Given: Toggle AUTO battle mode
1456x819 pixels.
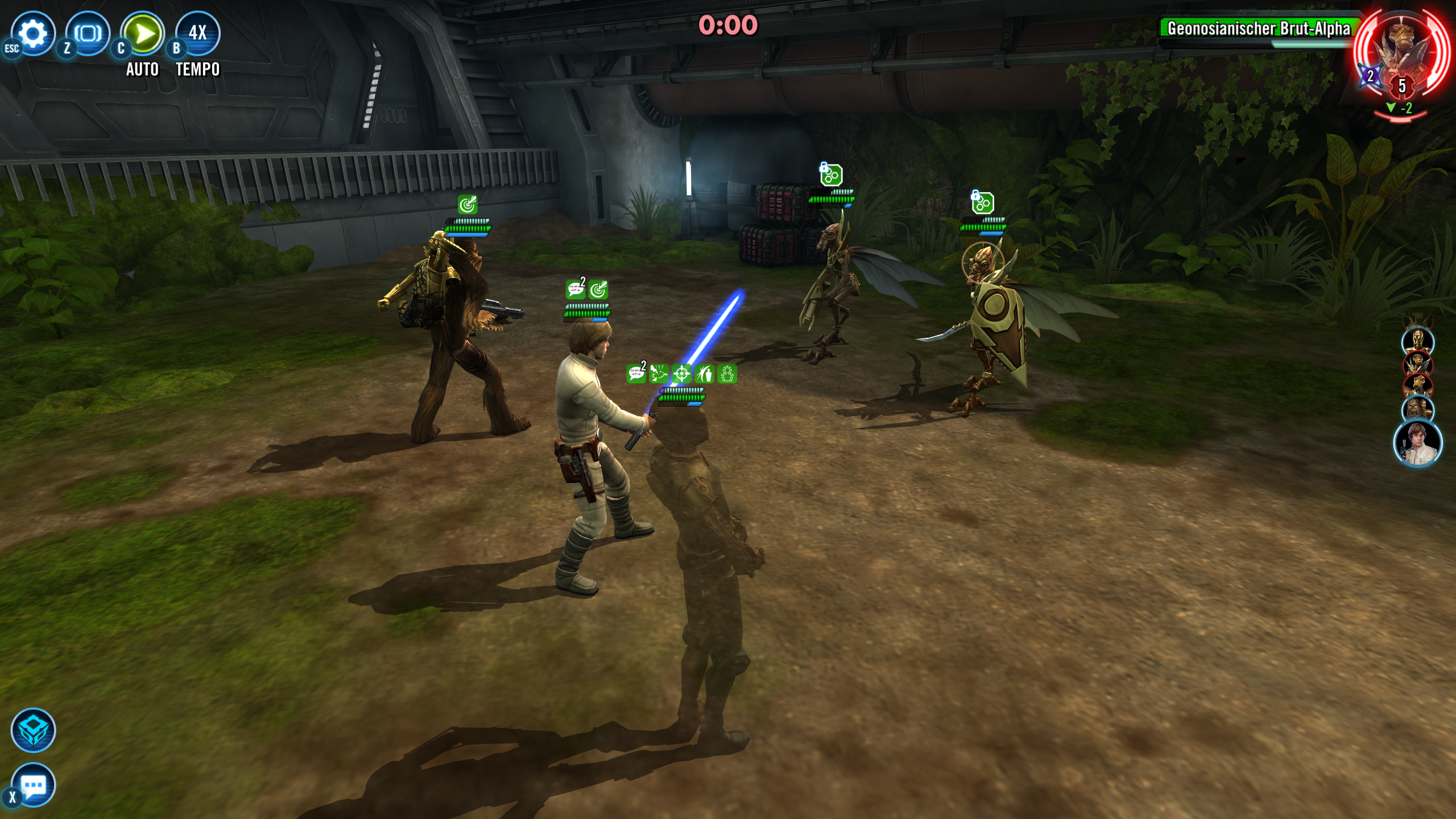Looking at the screenshot, I should 143,34.
